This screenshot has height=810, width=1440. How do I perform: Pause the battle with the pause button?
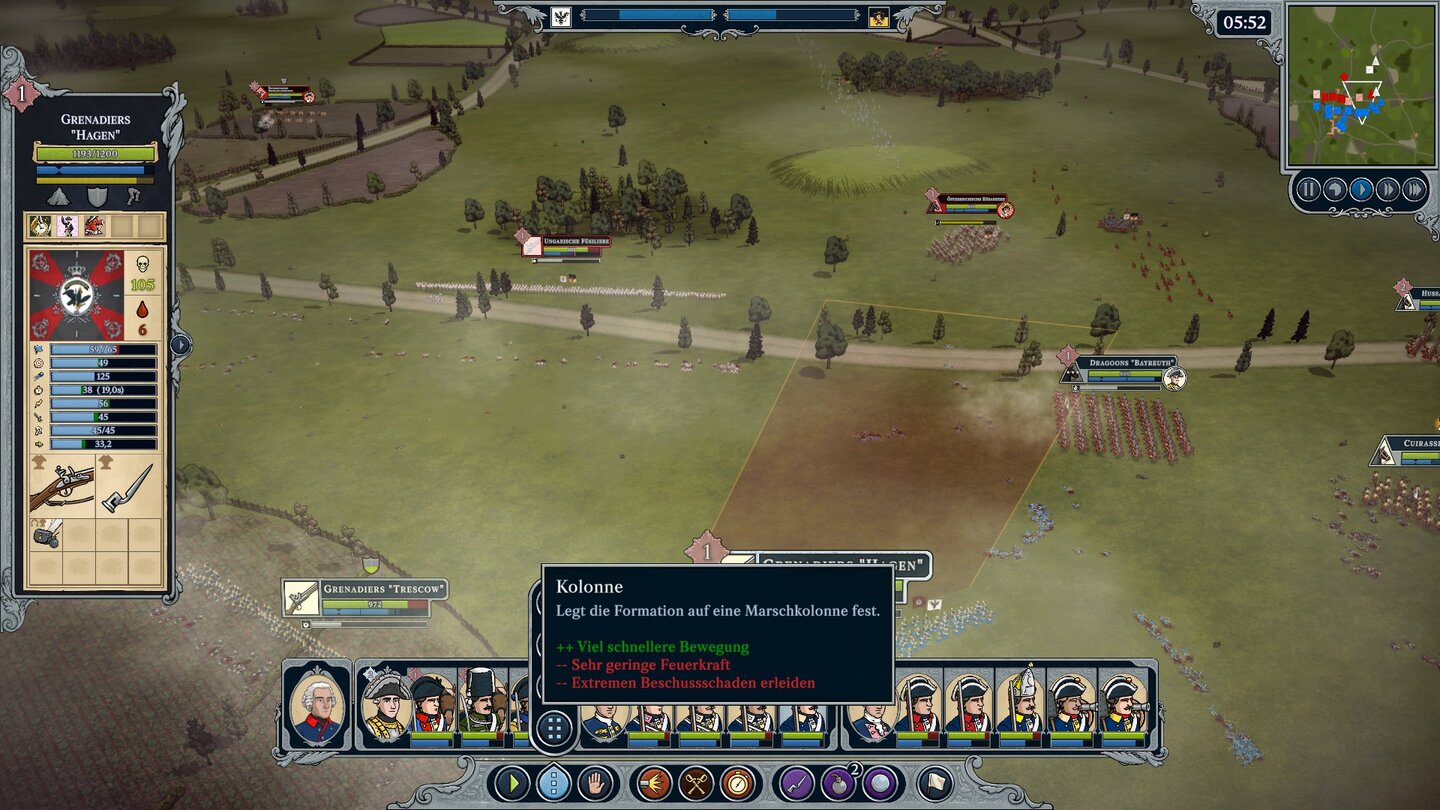coord(1308,189)
